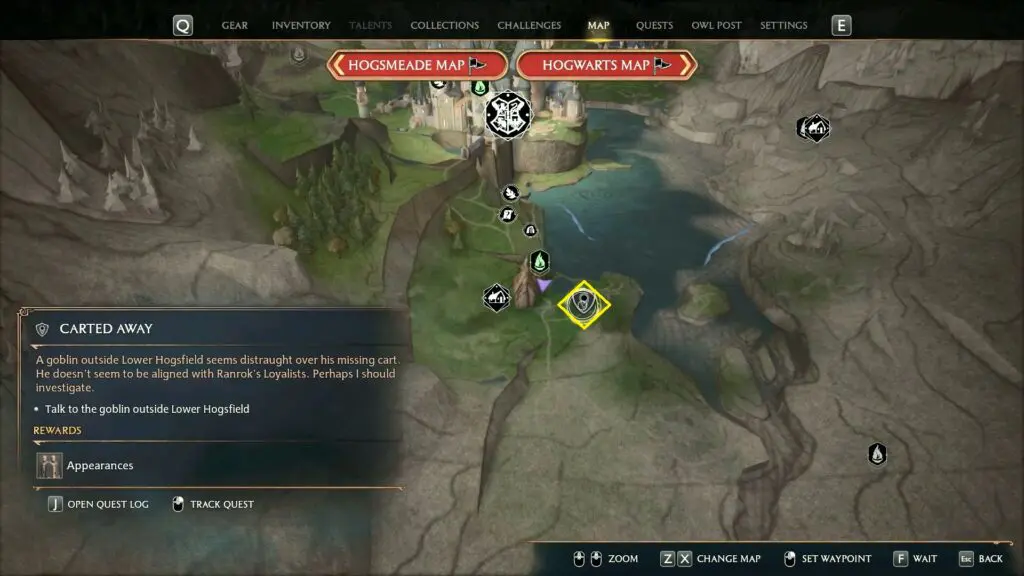
Task: Open the Gear tab
Action: coord(235,25)
